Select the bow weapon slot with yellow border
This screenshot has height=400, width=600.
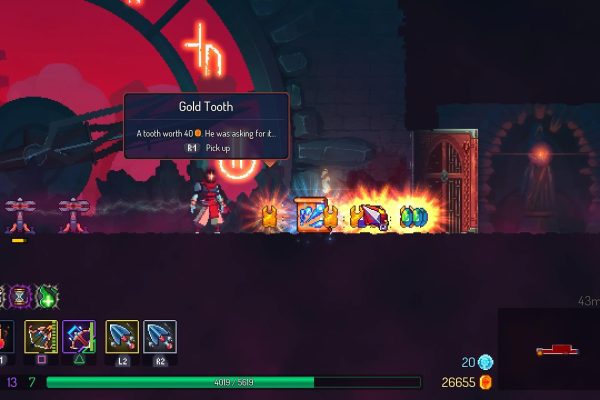click(x=41, y=337)
